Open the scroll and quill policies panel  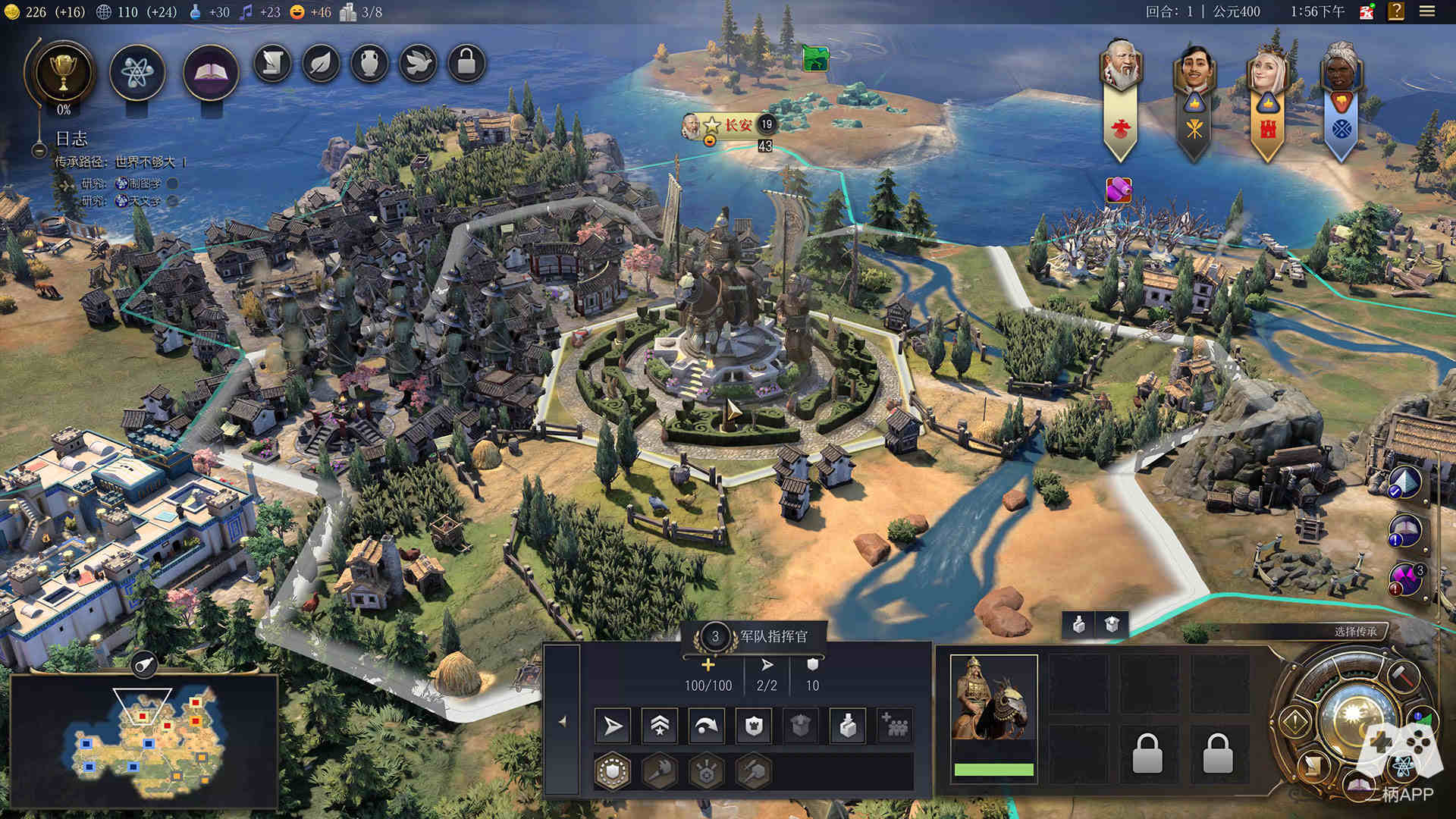[272, 64]
